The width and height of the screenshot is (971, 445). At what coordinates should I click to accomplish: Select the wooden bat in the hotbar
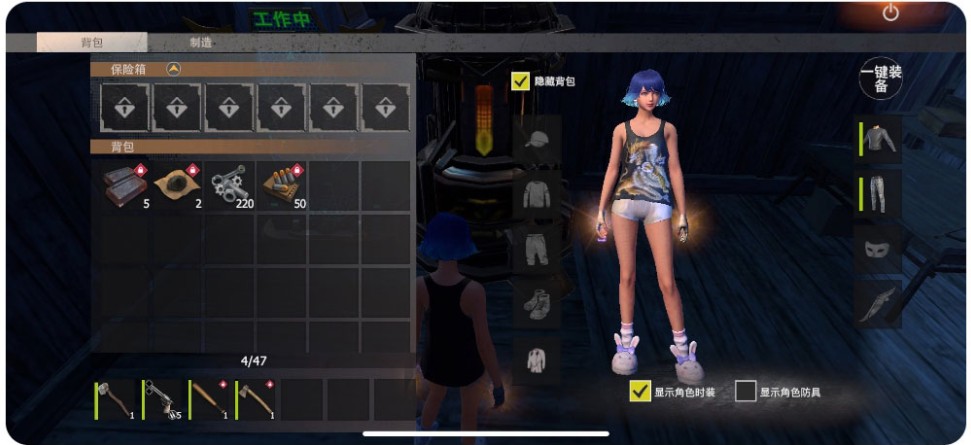[x=209, y=399]
